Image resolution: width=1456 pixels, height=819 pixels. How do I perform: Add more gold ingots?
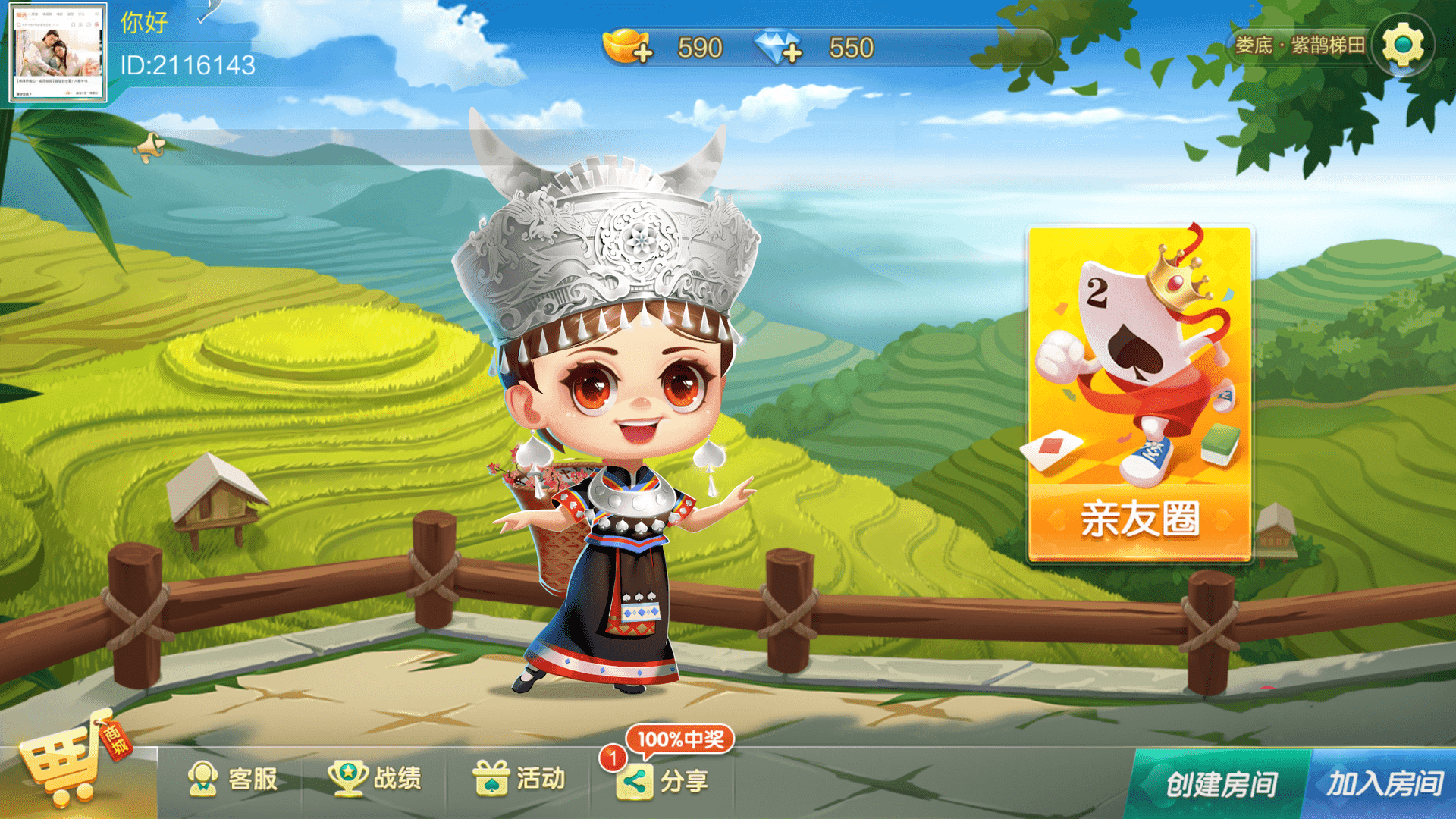[x=629, y=47]
